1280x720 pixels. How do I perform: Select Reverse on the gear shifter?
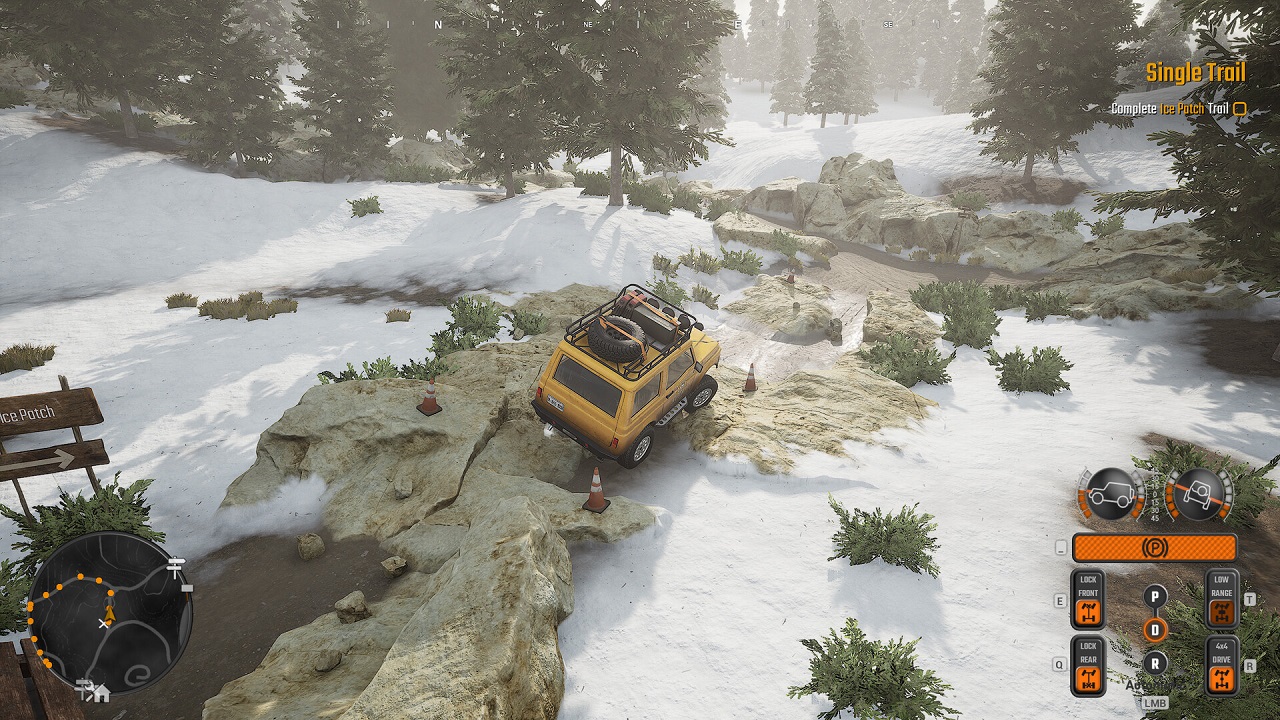click(x=1155, y=663)
